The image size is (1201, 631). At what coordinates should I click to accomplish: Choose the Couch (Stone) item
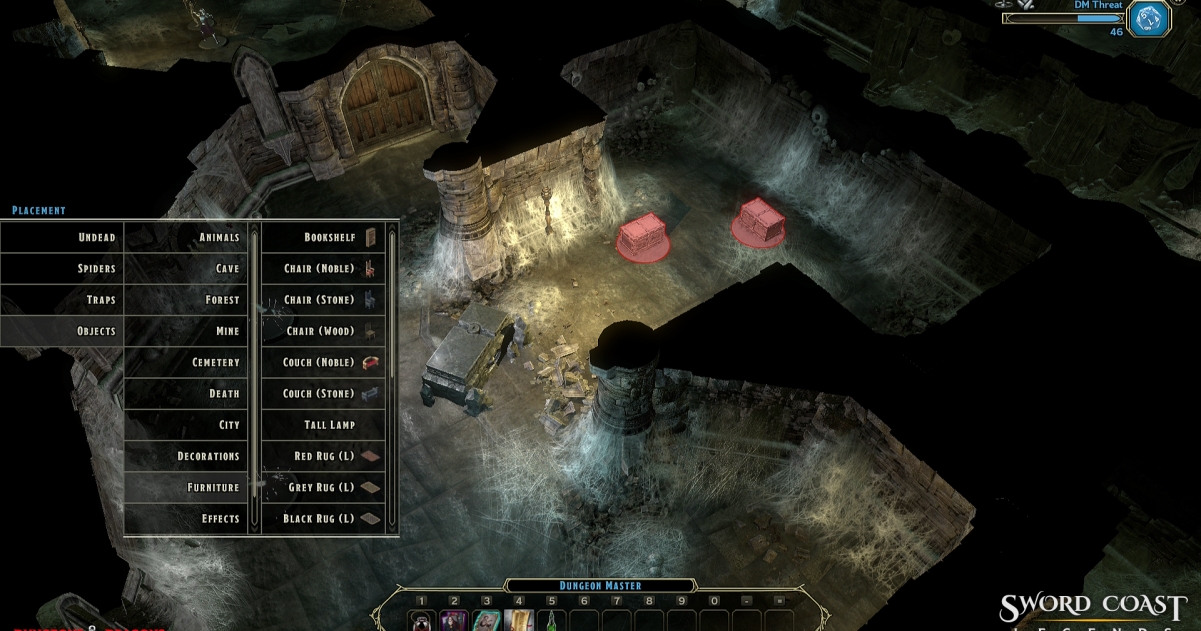click(x=323, y=393)
